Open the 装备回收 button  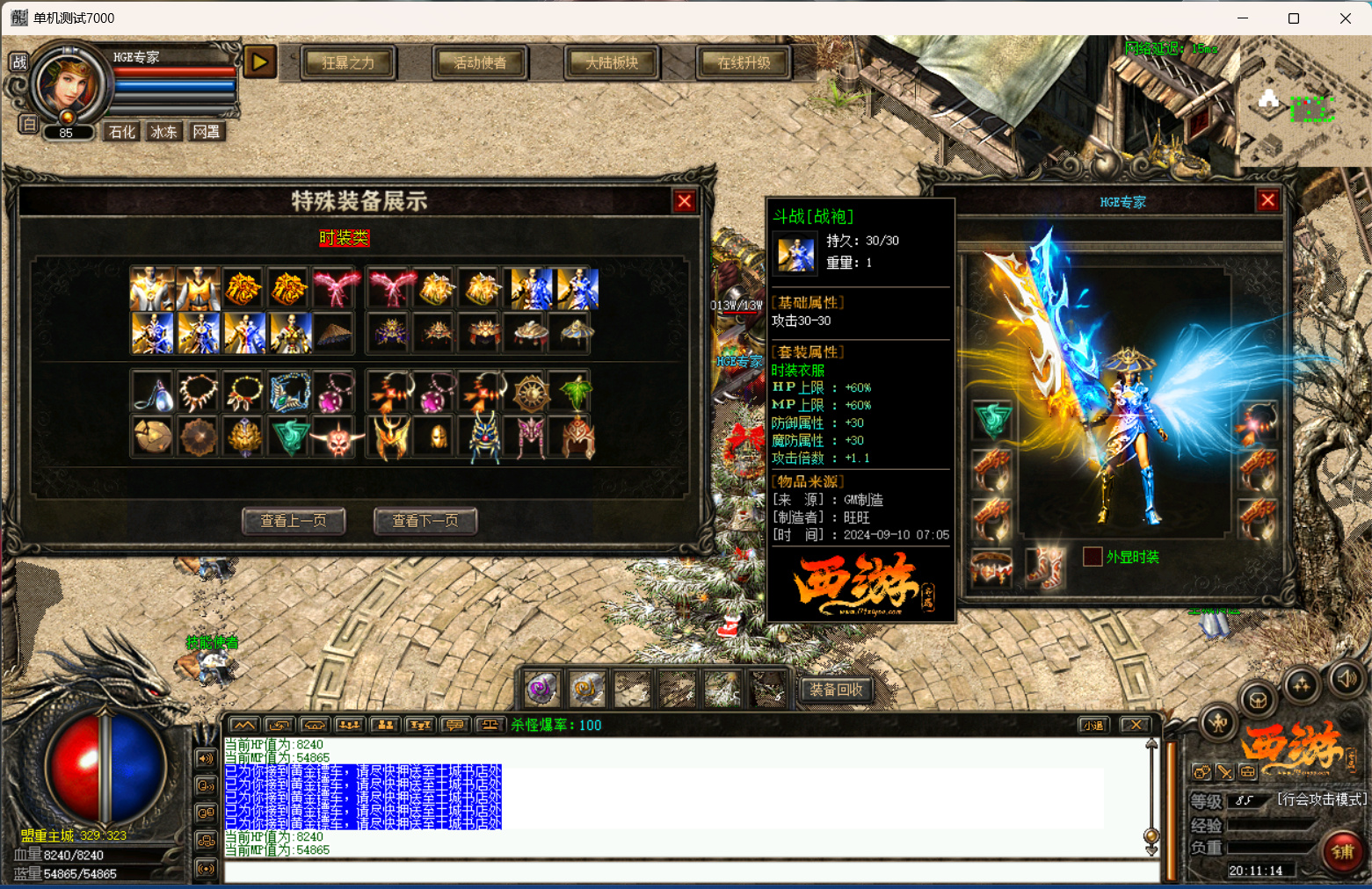pos(836,690)
